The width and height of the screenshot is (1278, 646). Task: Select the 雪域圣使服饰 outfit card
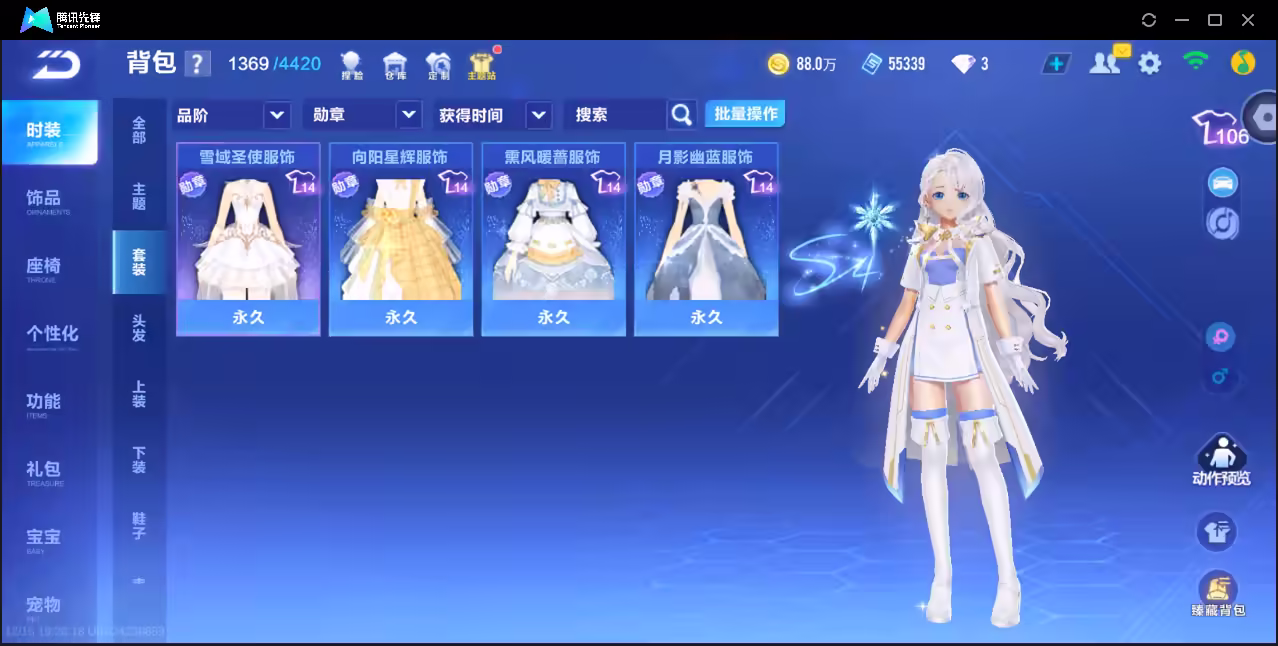coord(248,238)
